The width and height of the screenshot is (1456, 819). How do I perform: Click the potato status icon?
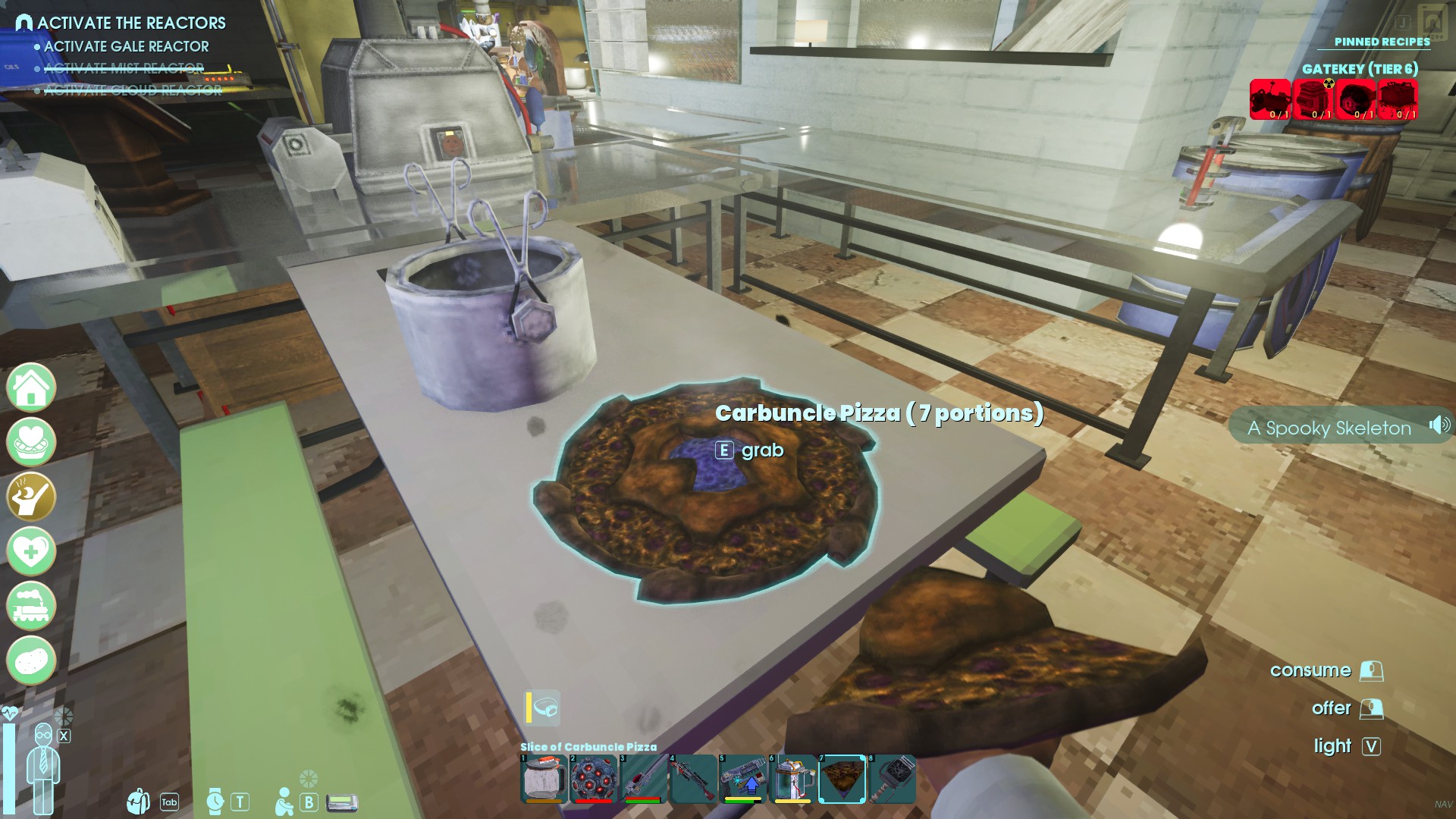pos(31,661)
